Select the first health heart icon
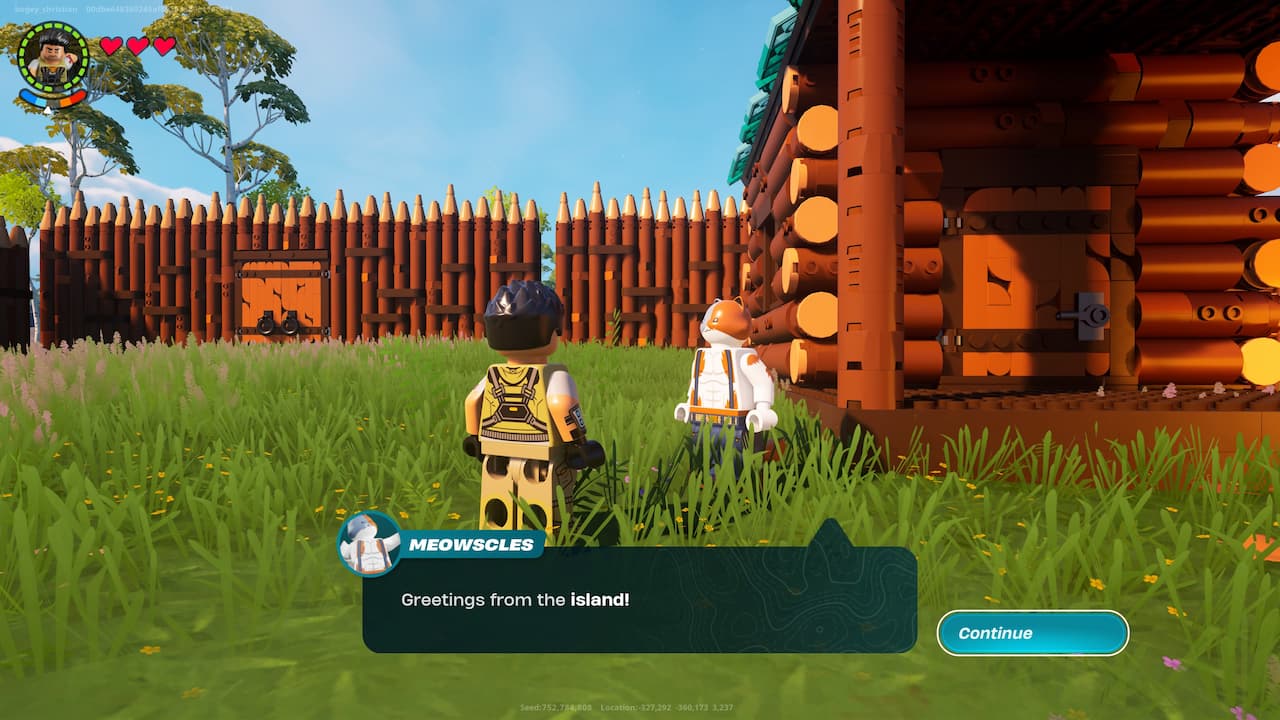This screenshot has width=1280, height=720. (x=110, y=46)
